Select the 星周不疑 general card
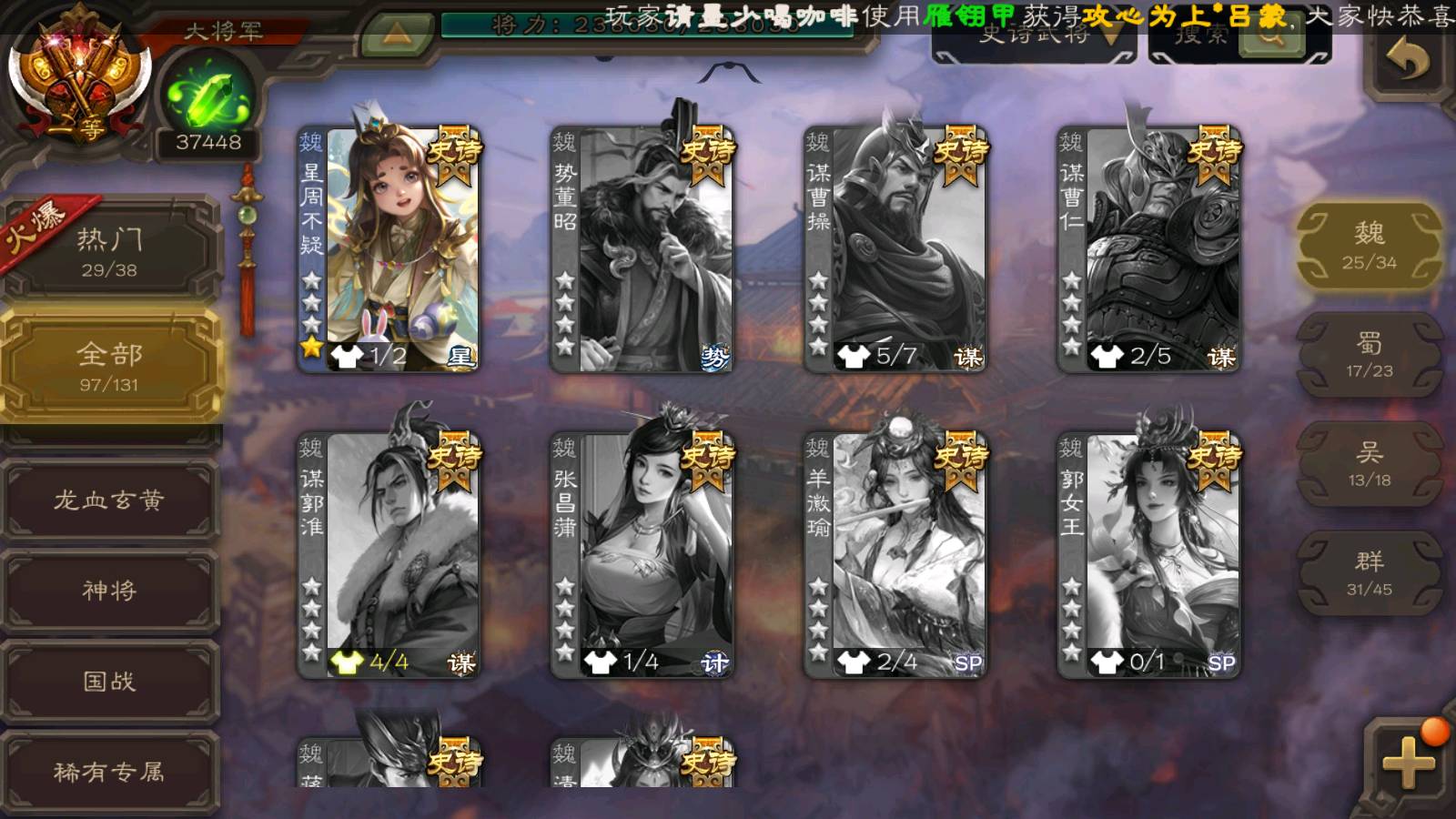1456x819 pixels. 389,248
